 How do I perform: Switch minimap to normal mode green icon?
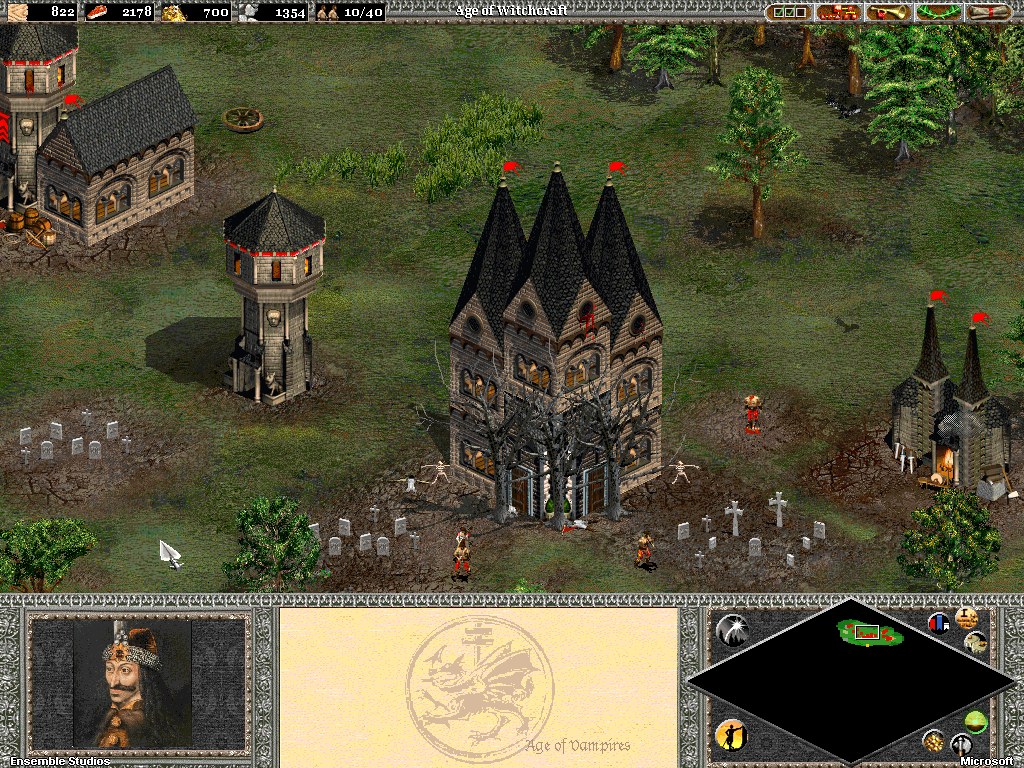pos(976,721)
